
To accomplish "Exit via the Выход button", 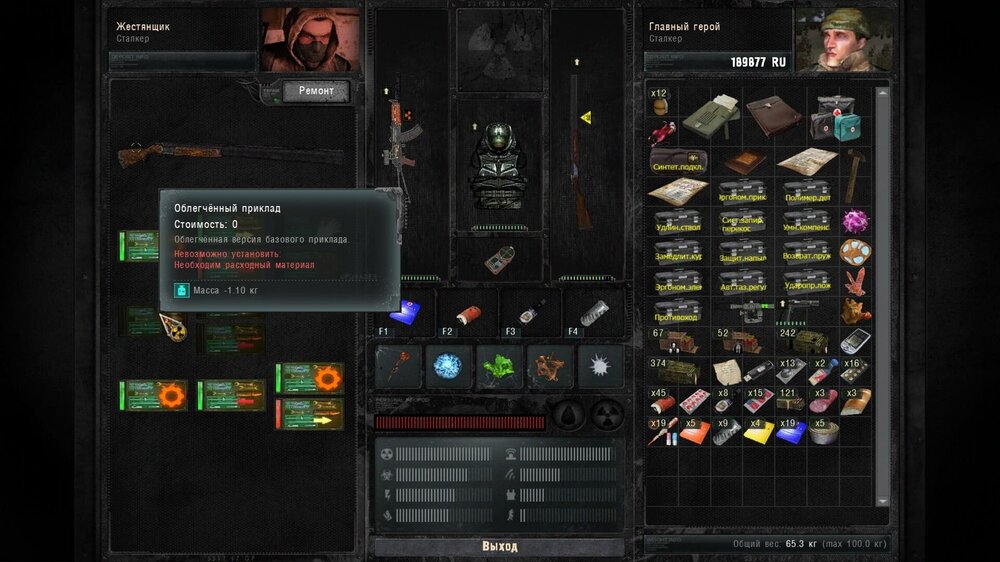I will pos(499,547).
